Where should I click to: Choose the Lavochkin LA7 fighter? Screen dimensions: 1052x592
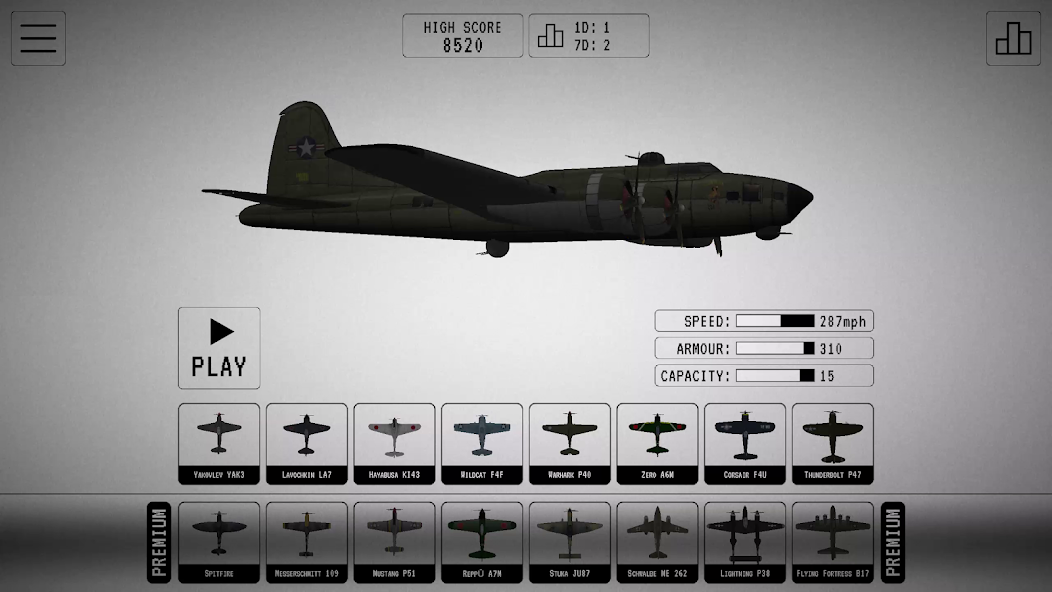pos(306,443)
